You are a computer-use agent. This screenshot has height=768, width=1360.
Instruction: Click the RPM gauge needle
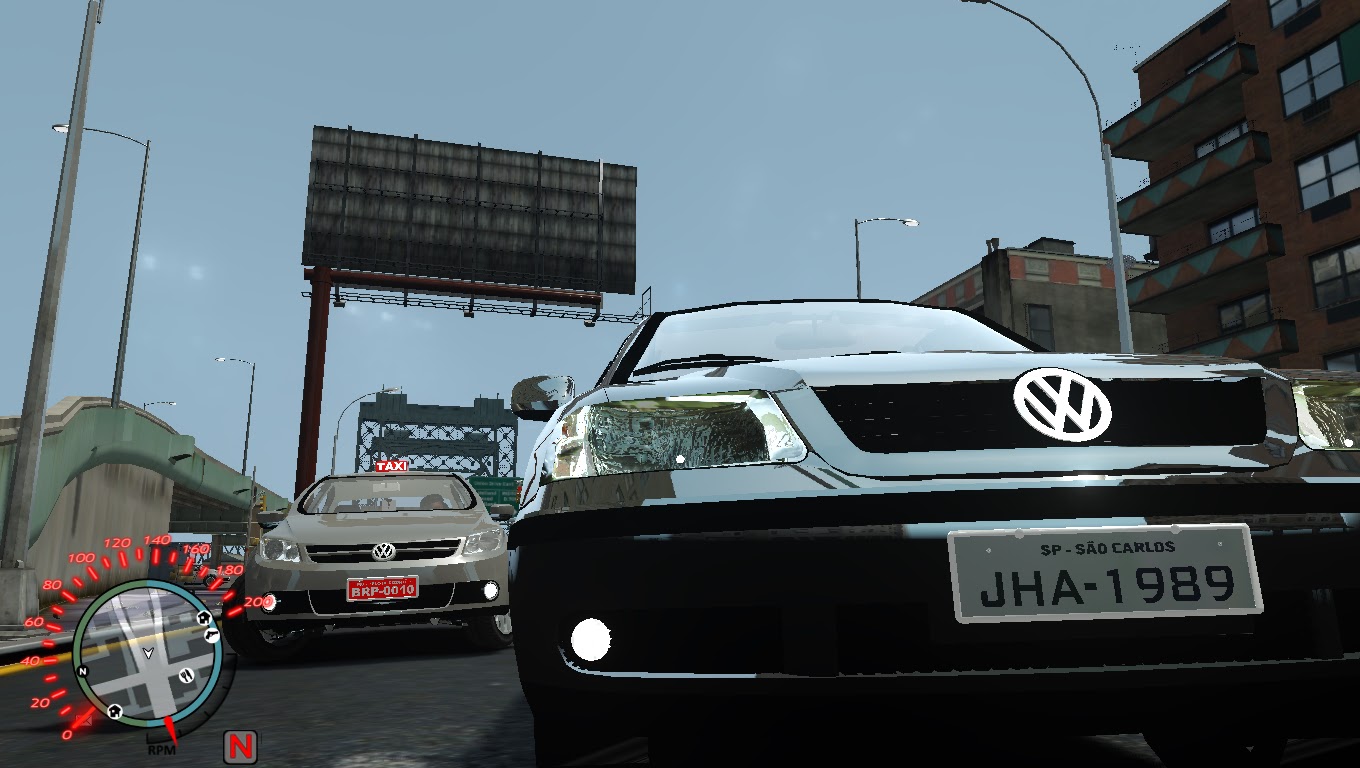tap(170, 731)
